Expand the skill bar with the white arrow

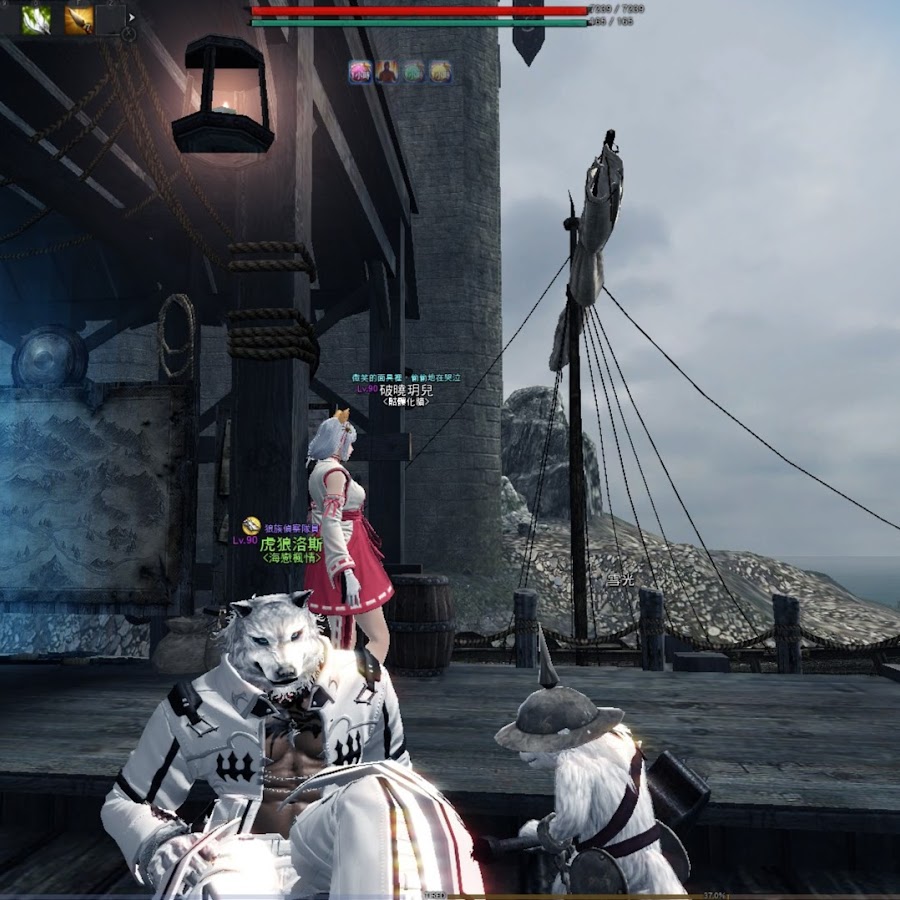(131, 17)
